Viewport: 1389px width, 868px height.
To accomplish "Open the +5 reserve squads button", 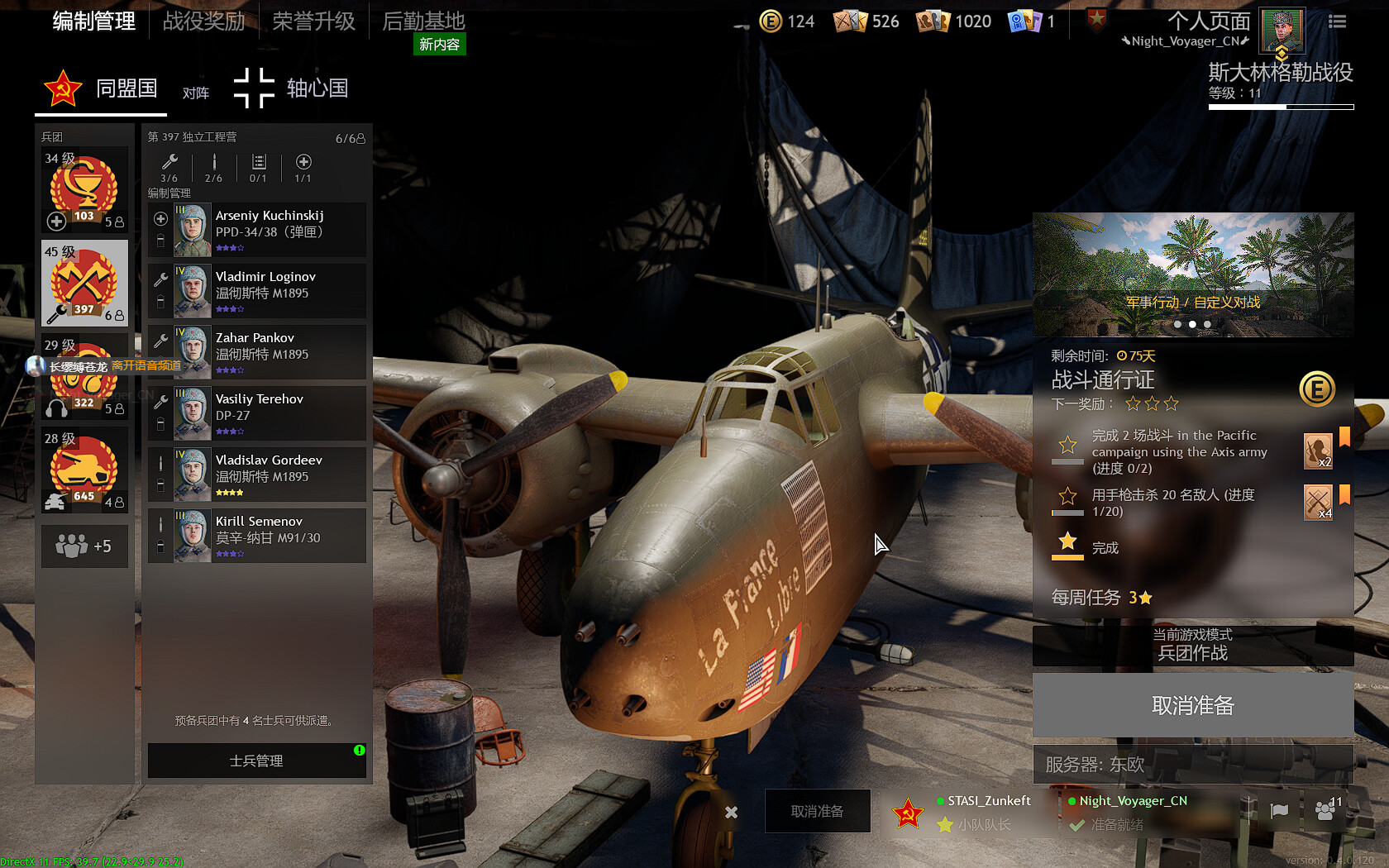I will click(x=84, y=546).
